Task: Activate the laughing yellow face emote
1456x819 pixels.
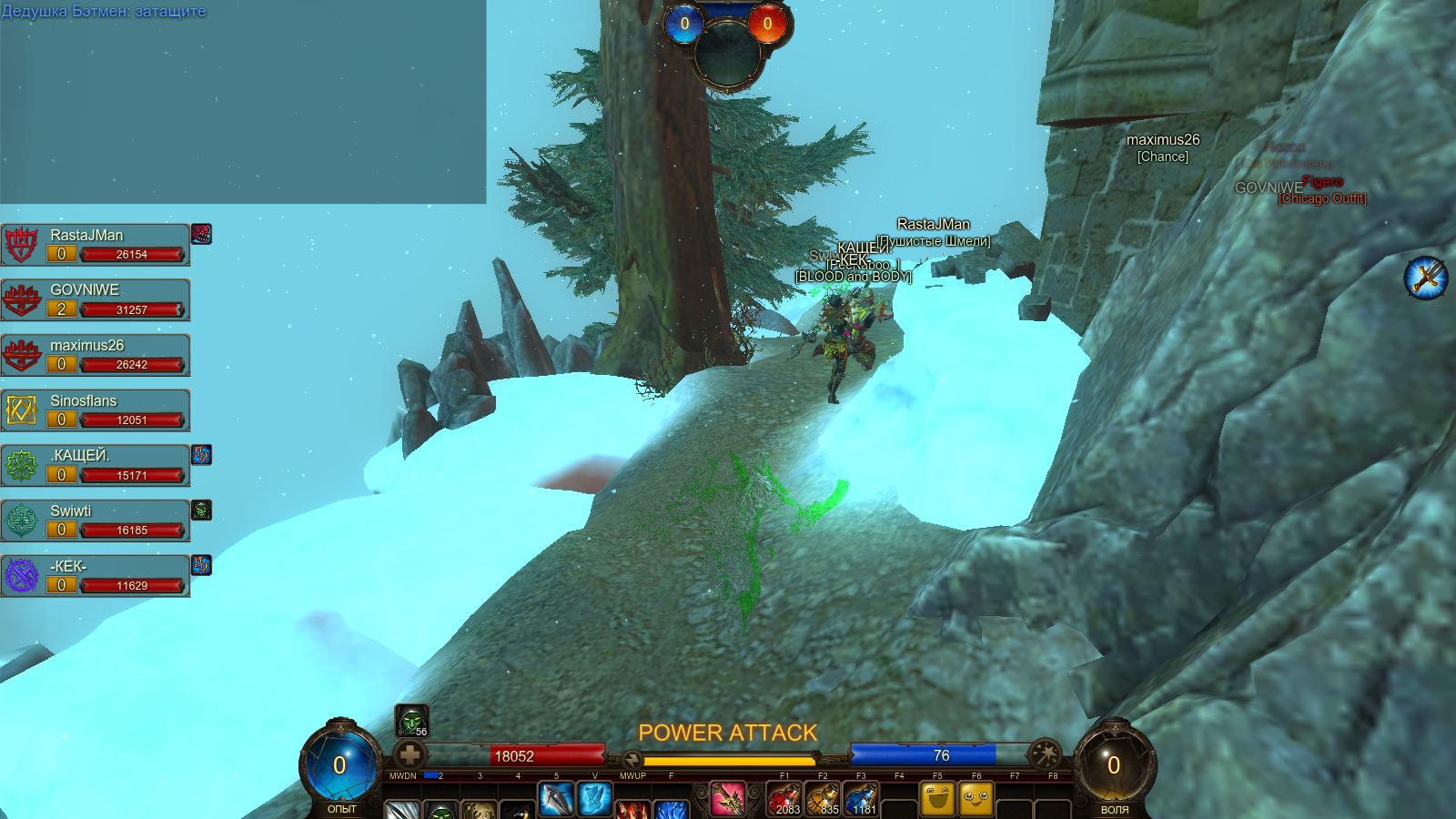Action: pos(938,800)
